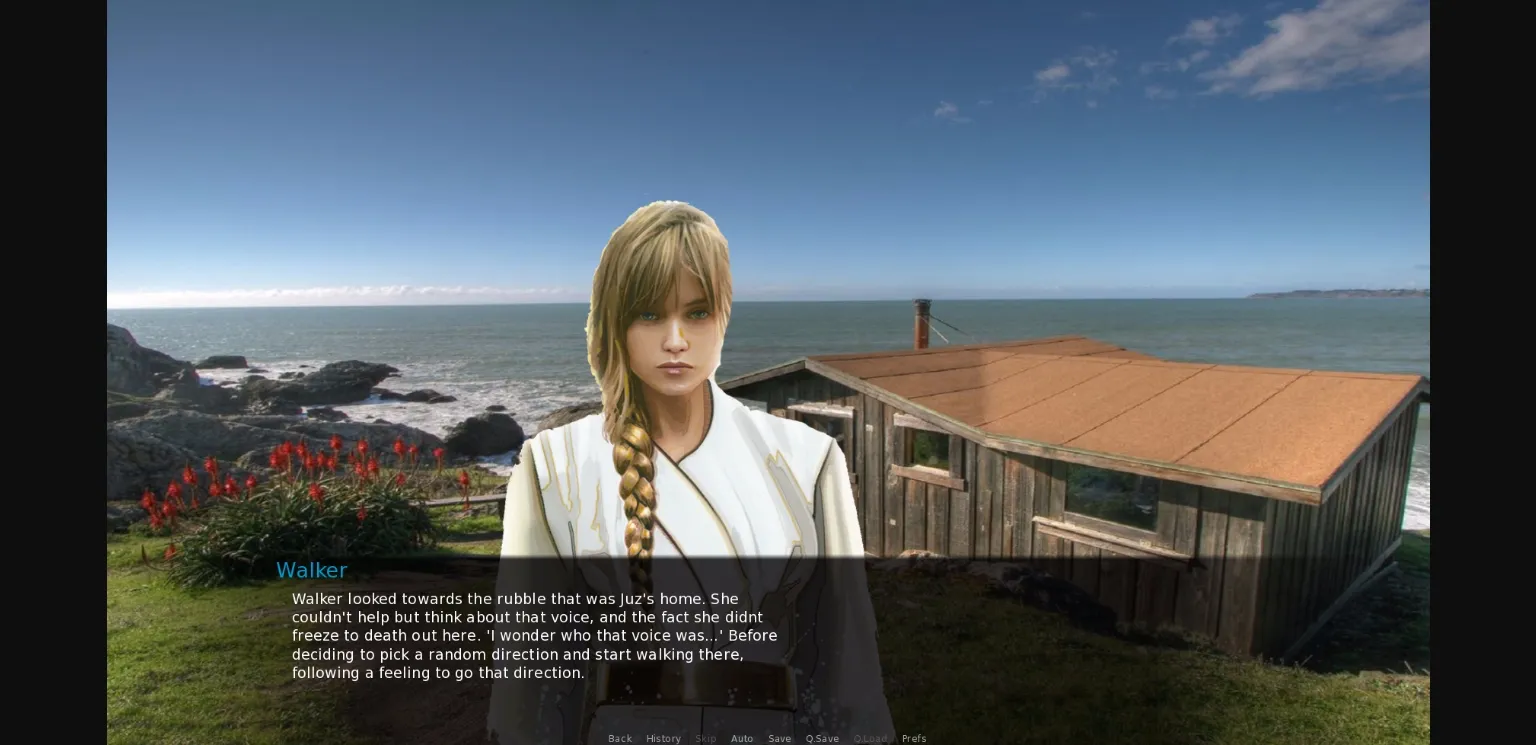Screen dimensions: 1536x745
Task: Open the Save game screen
Action: pyautogui.click(x=779, y=738)
